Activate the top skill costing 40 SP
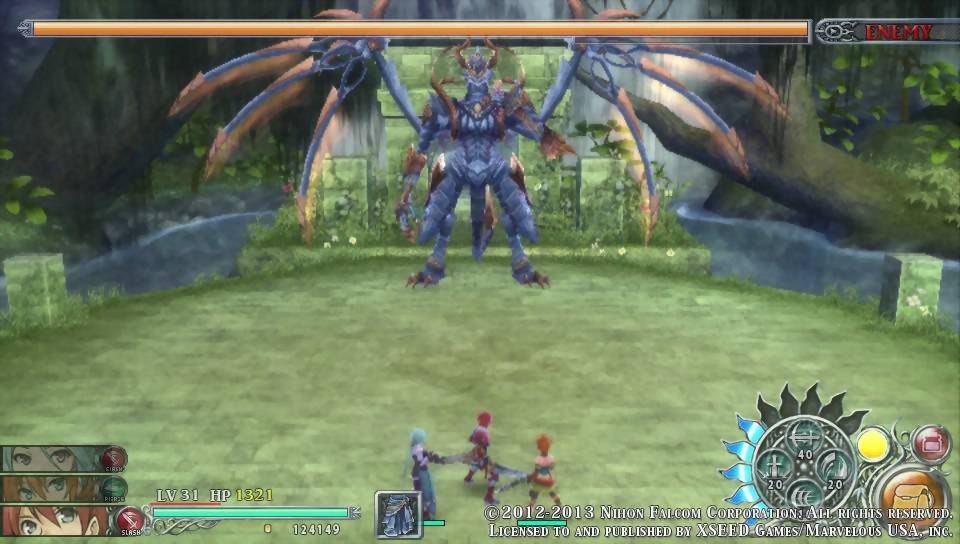 (804, 437)
